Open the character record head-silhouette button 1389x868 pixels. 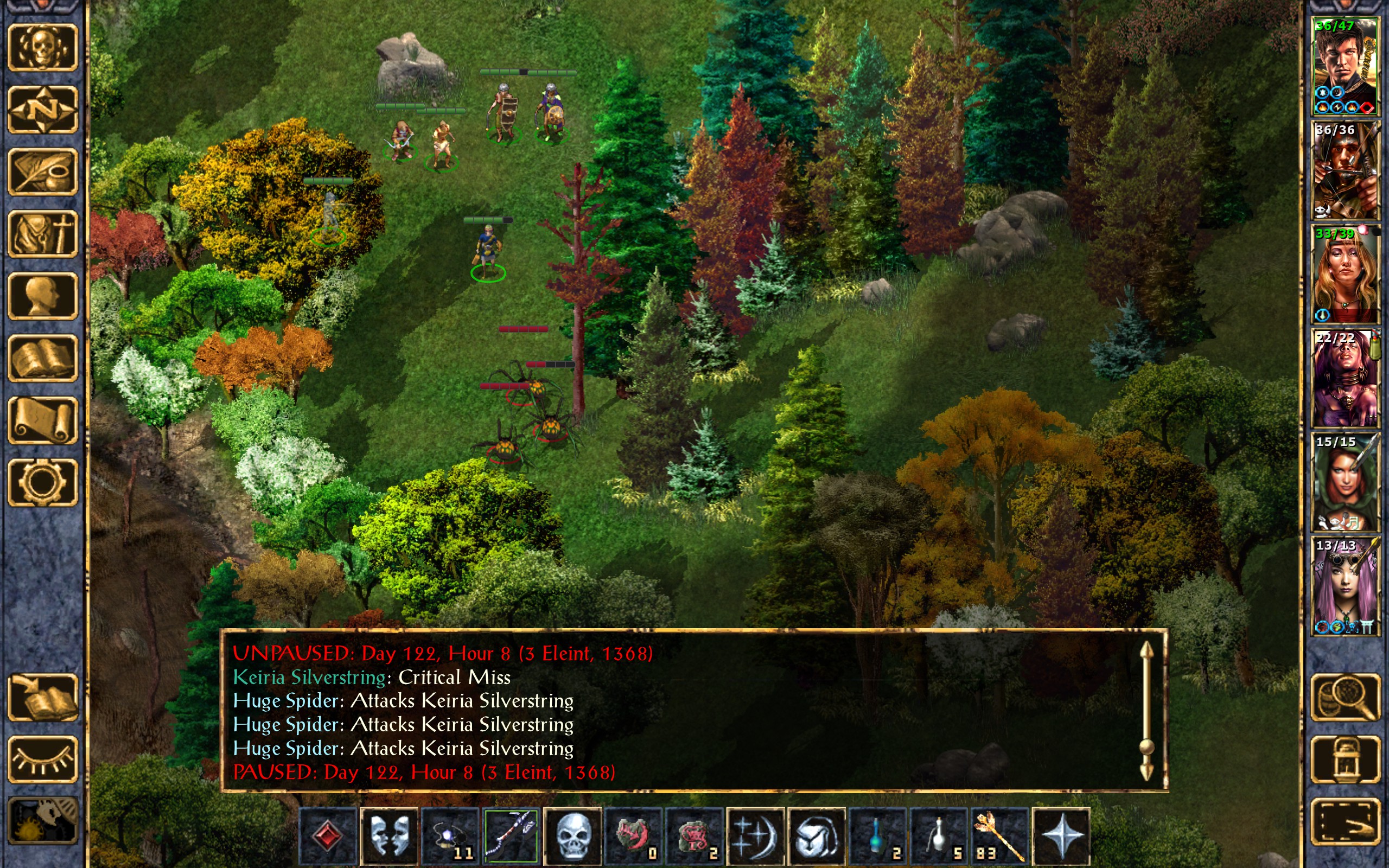(42, 296)
